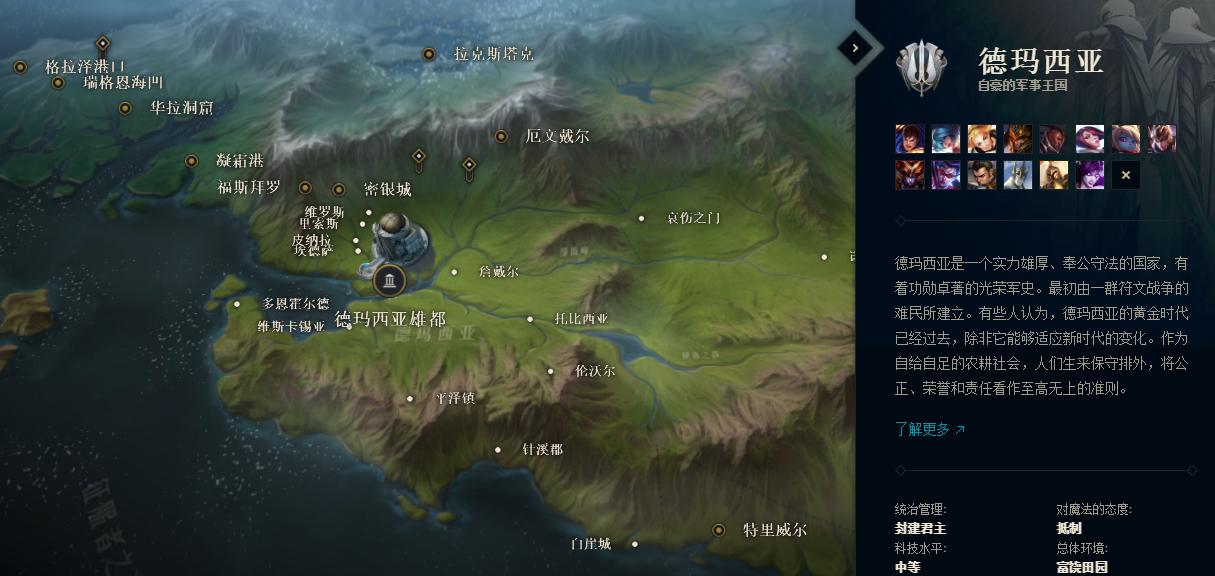Choose the Galio champion portrait
Viewport: 1215px width, 576px height.
click(x=1018, y=175)
